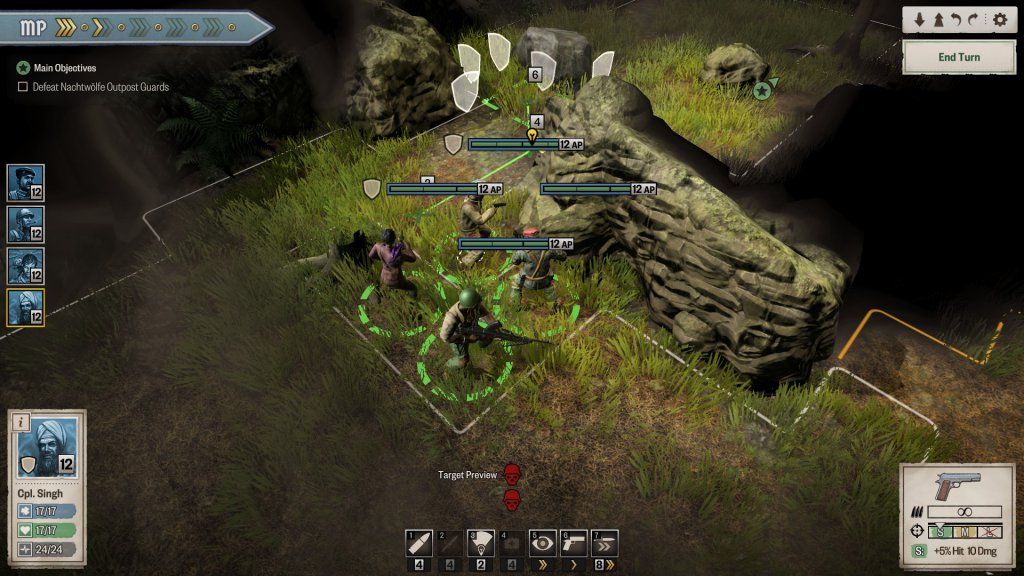Select the first squad member portrait
Image resolution: width=1024 pixels, height=576 pixels.
25,183
